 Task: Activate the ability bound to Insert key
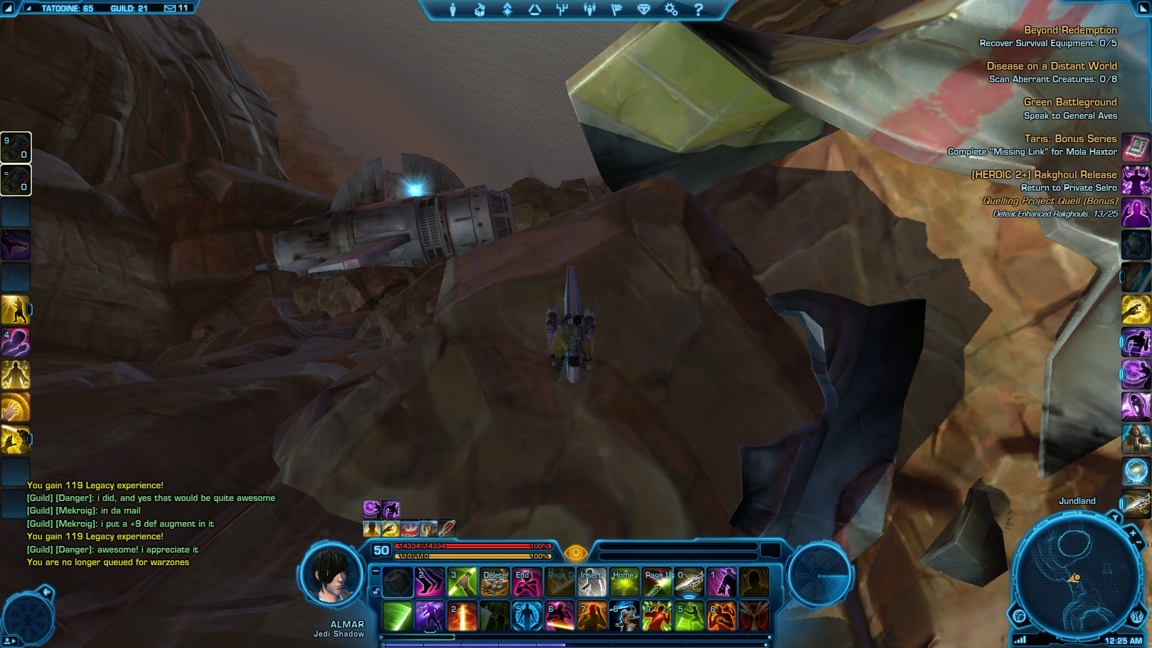(x=592, y=583)
